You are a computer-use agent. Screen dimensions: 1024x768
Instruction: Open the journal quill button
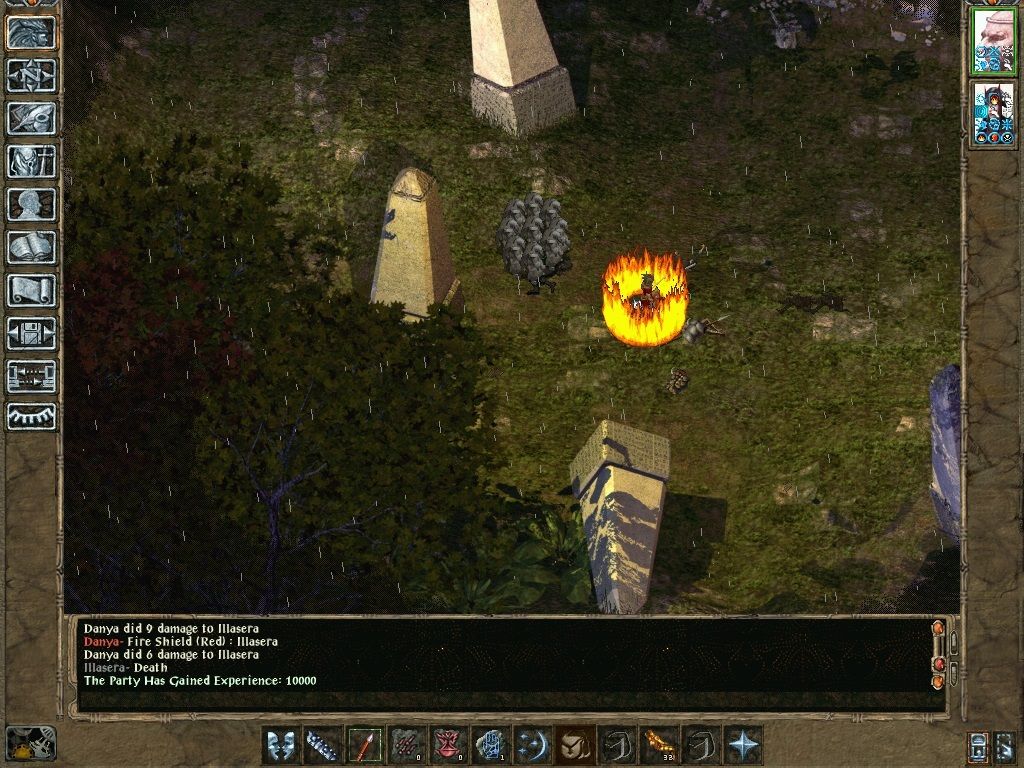coord(31,118)
